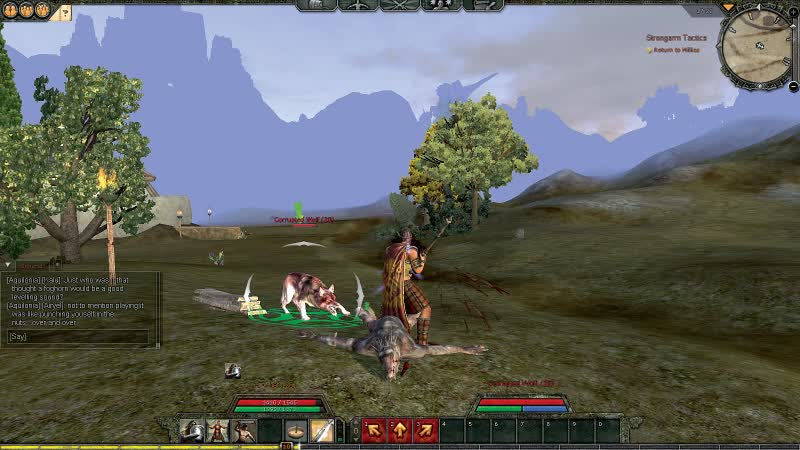Click the helmeted warrior with shield icon
The height and width of the screenshot is (450, 800).
(191, 431)
